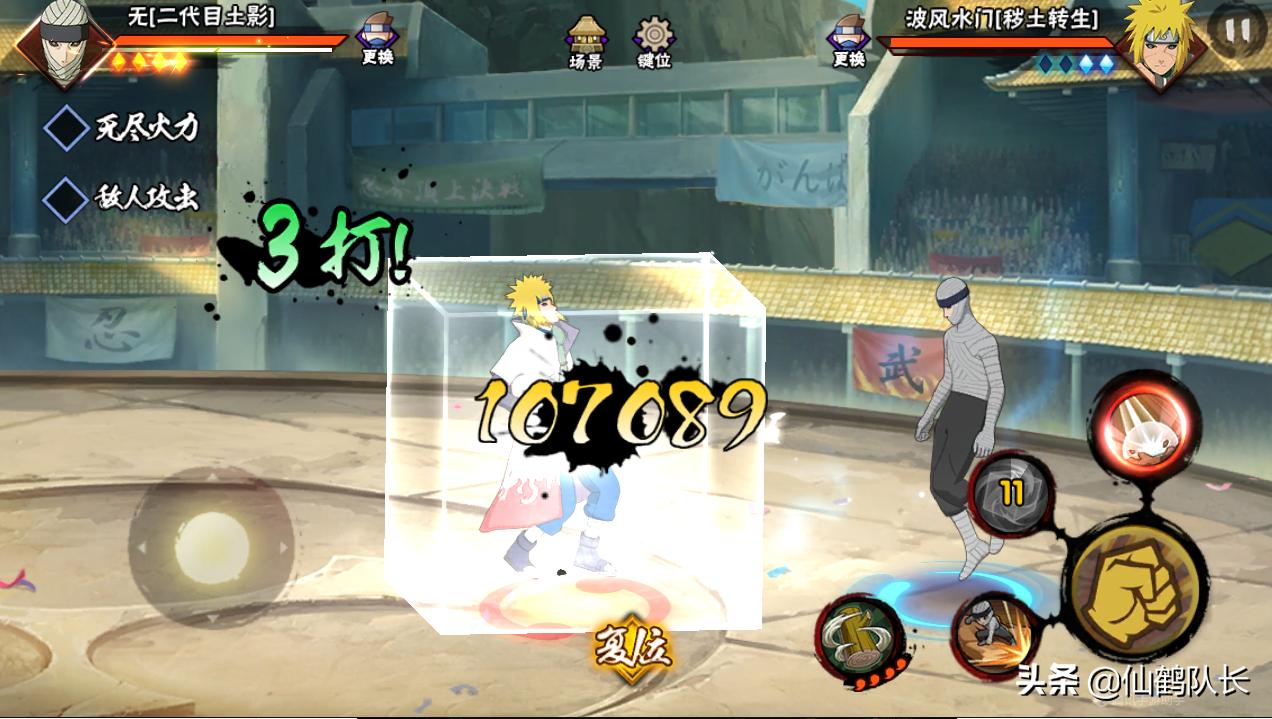Pause the battle with the pause button
Image resolution: width=1272 pixels, height=719 pixels.
(1237, 30)
